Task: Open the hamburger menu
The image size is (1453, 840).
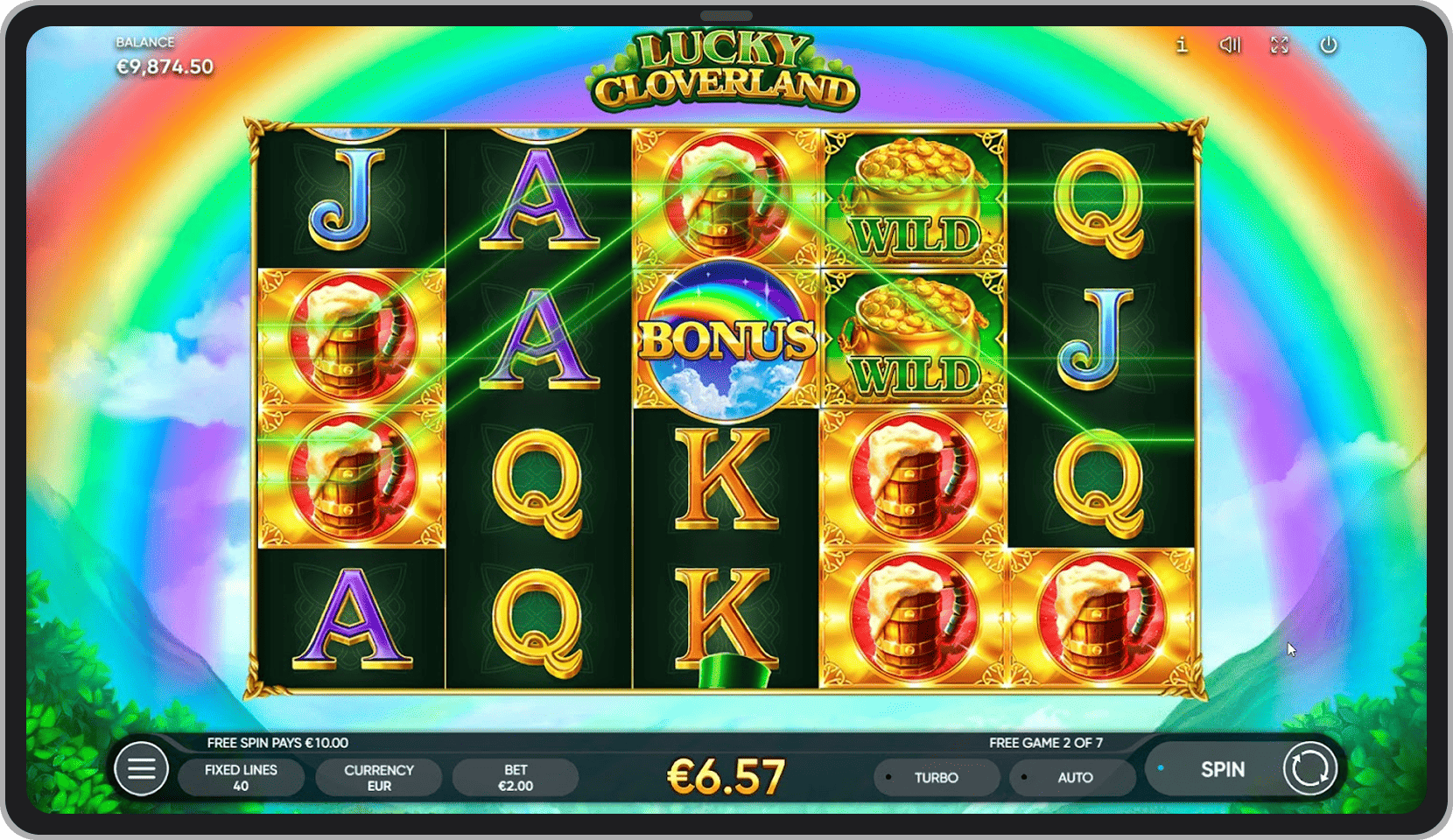Action: 141,769
